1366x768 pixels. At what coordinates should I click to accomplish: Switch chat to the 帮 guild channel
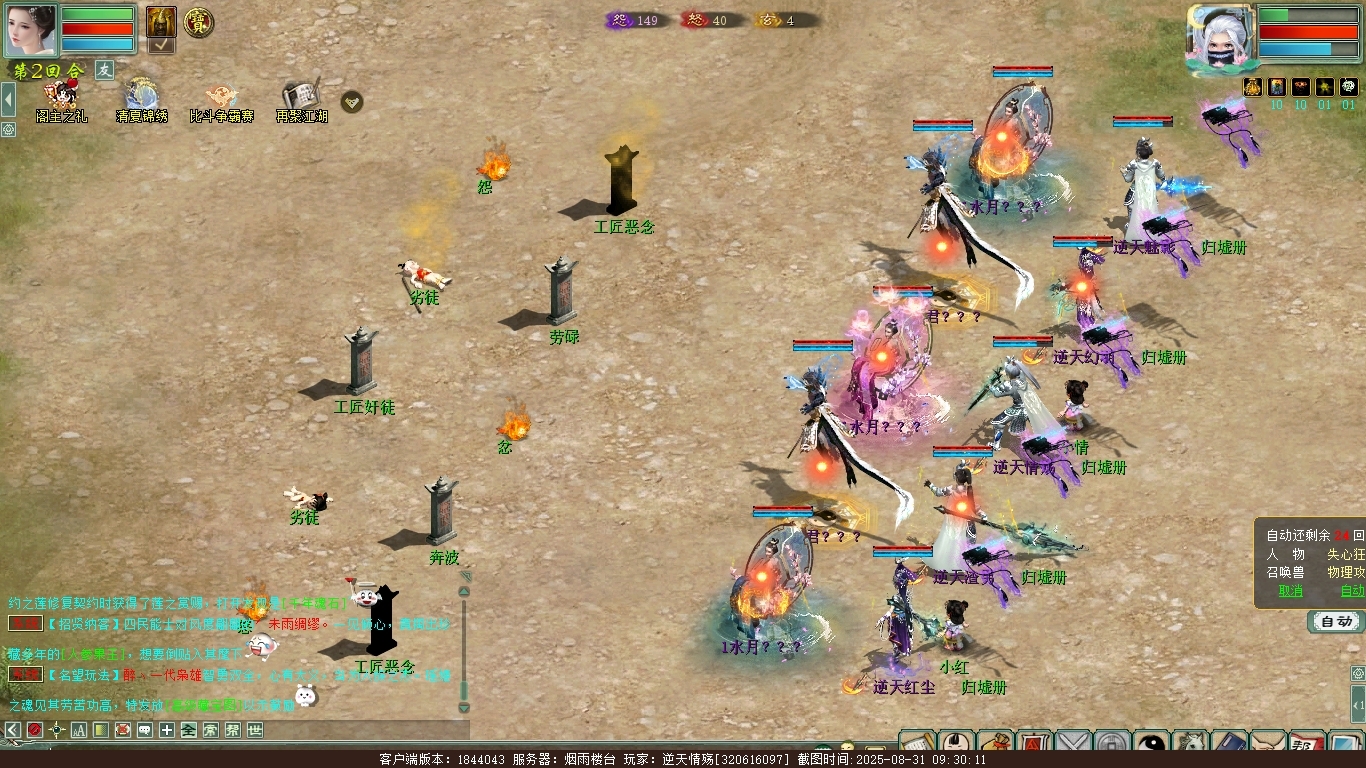point(232,730)
